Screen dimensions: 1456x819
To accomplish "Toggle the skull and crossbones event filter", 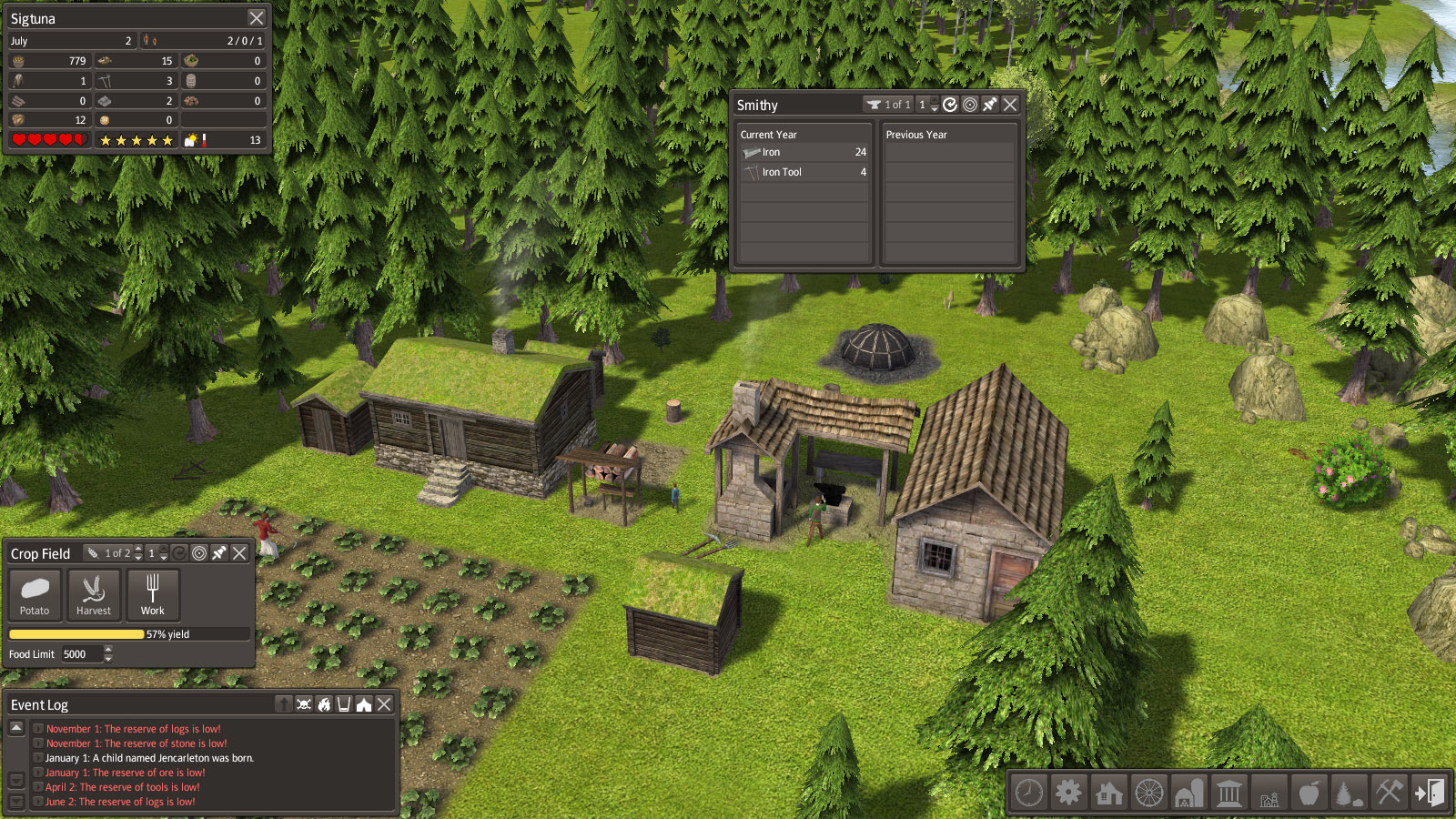I will (x=304, y=704).
